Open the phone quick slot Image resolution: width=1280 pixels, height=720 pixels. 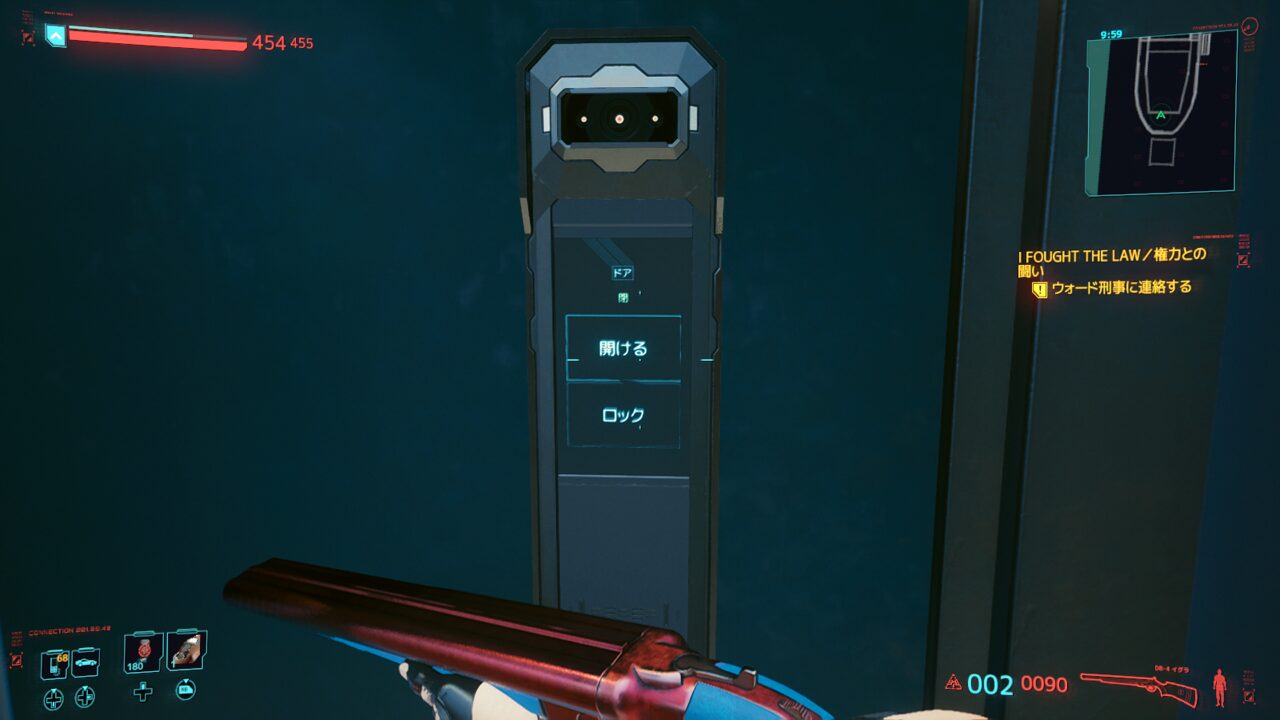[x=54, y=663]
